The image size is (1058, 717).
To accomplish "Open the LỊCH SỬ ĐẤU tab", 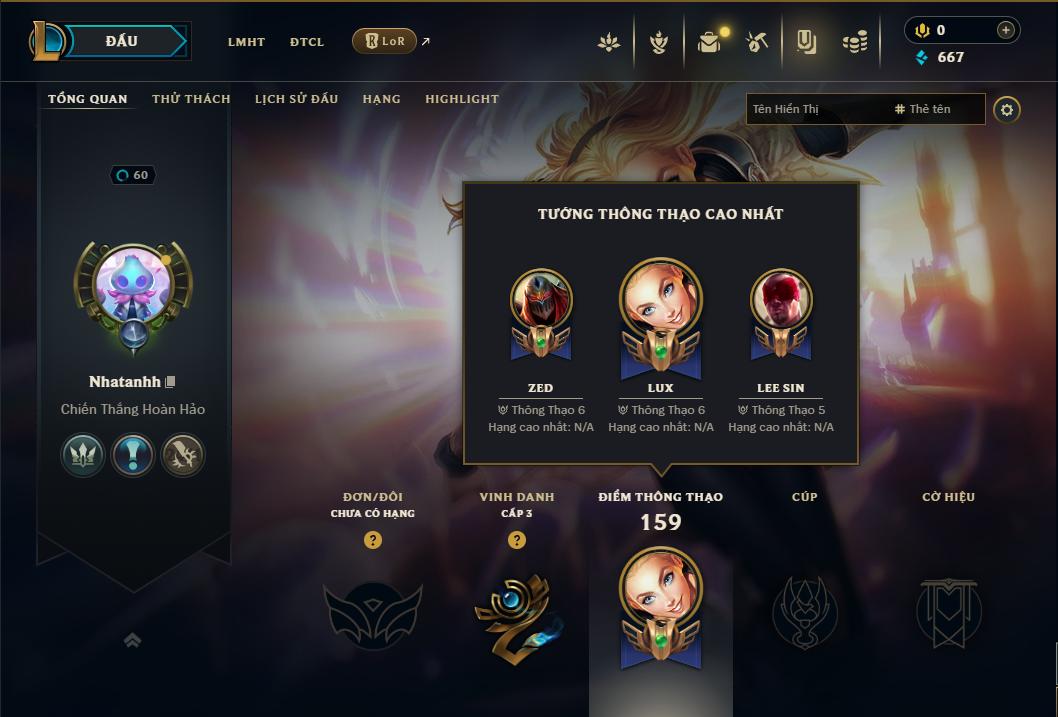I will click(296, 99).
